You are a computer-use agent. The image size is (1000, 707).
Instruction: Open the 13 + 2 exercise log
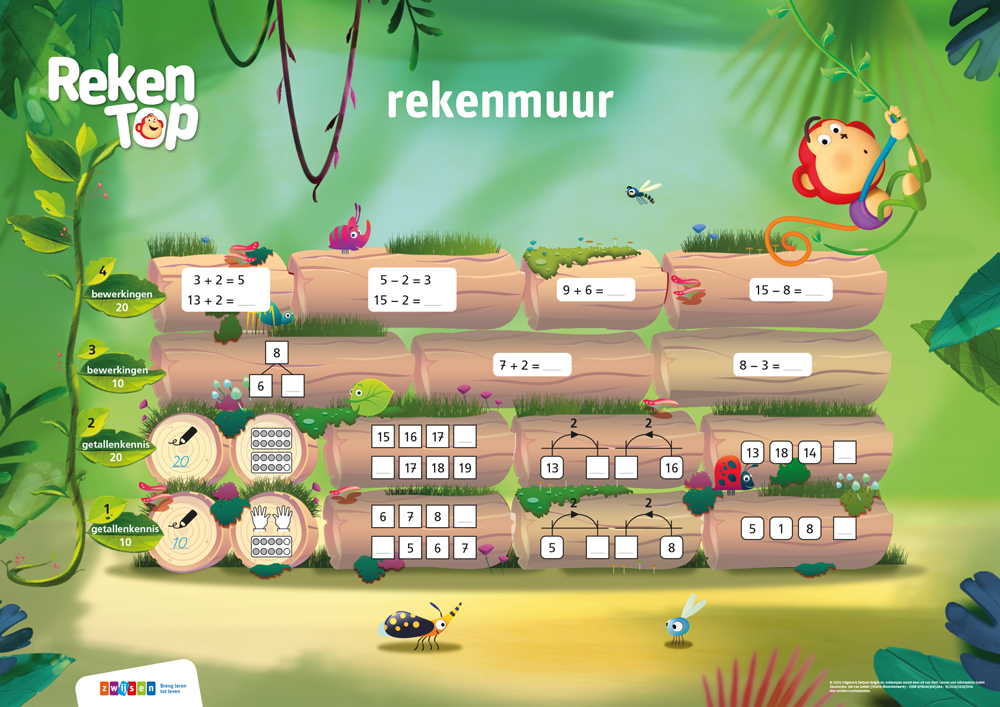pos(219,290)
